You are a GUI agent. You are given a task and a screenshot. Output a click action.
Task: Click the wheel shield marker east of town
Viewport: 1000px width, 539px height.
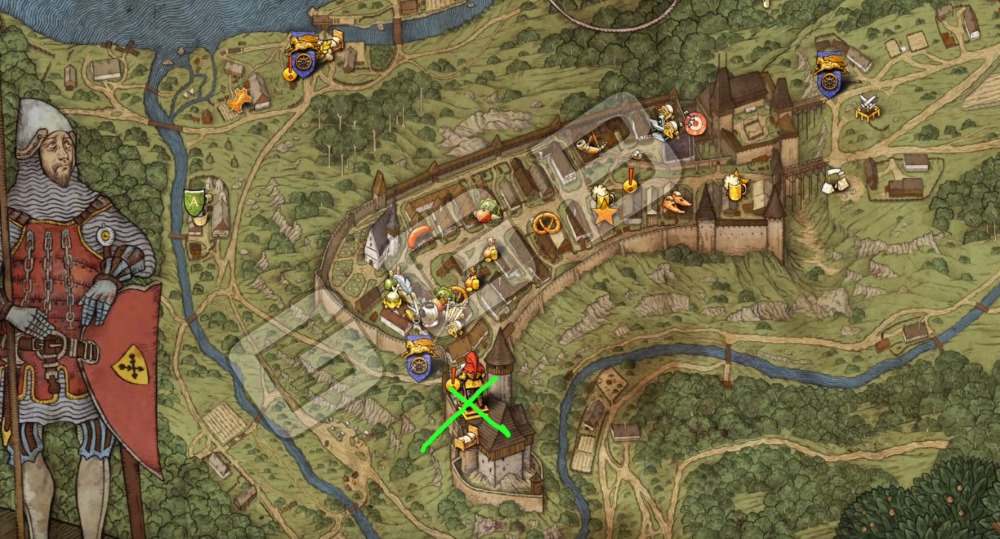click(828, 73)
